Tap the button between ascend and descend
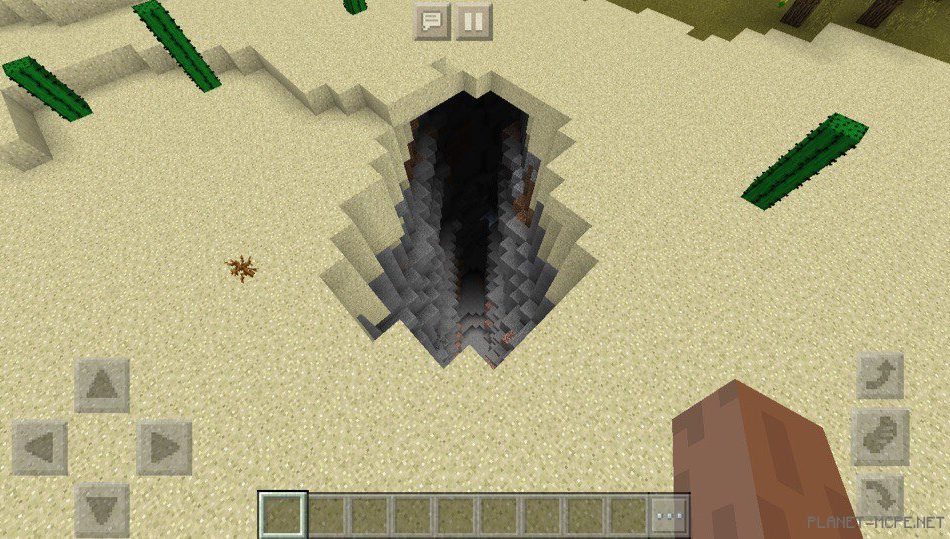The image size is (950, 539). click(880, 436)
